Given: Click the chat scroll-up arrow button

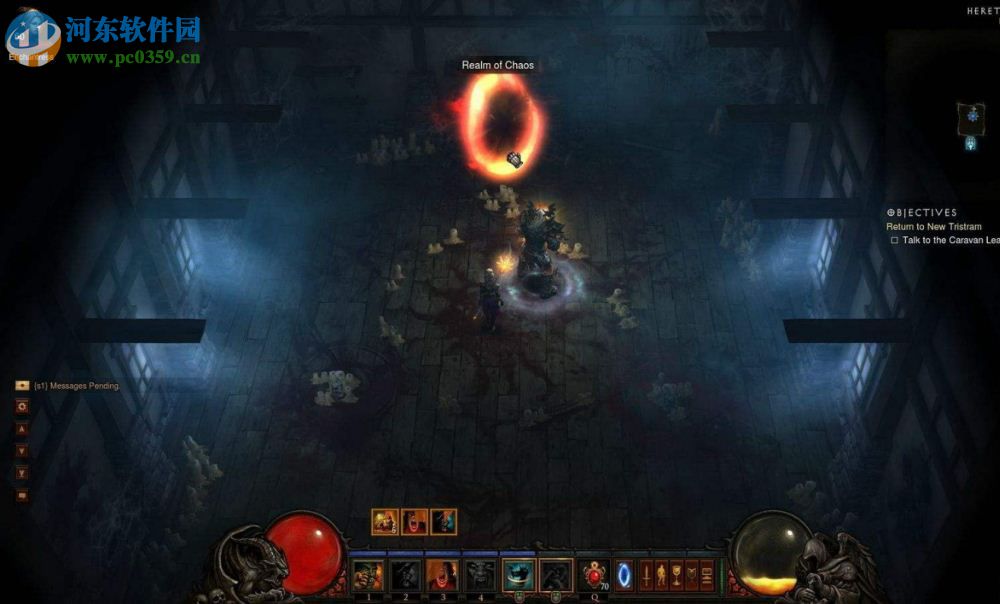Looking at the screenshot, I should pyautogui.click(x=22, y=429).
